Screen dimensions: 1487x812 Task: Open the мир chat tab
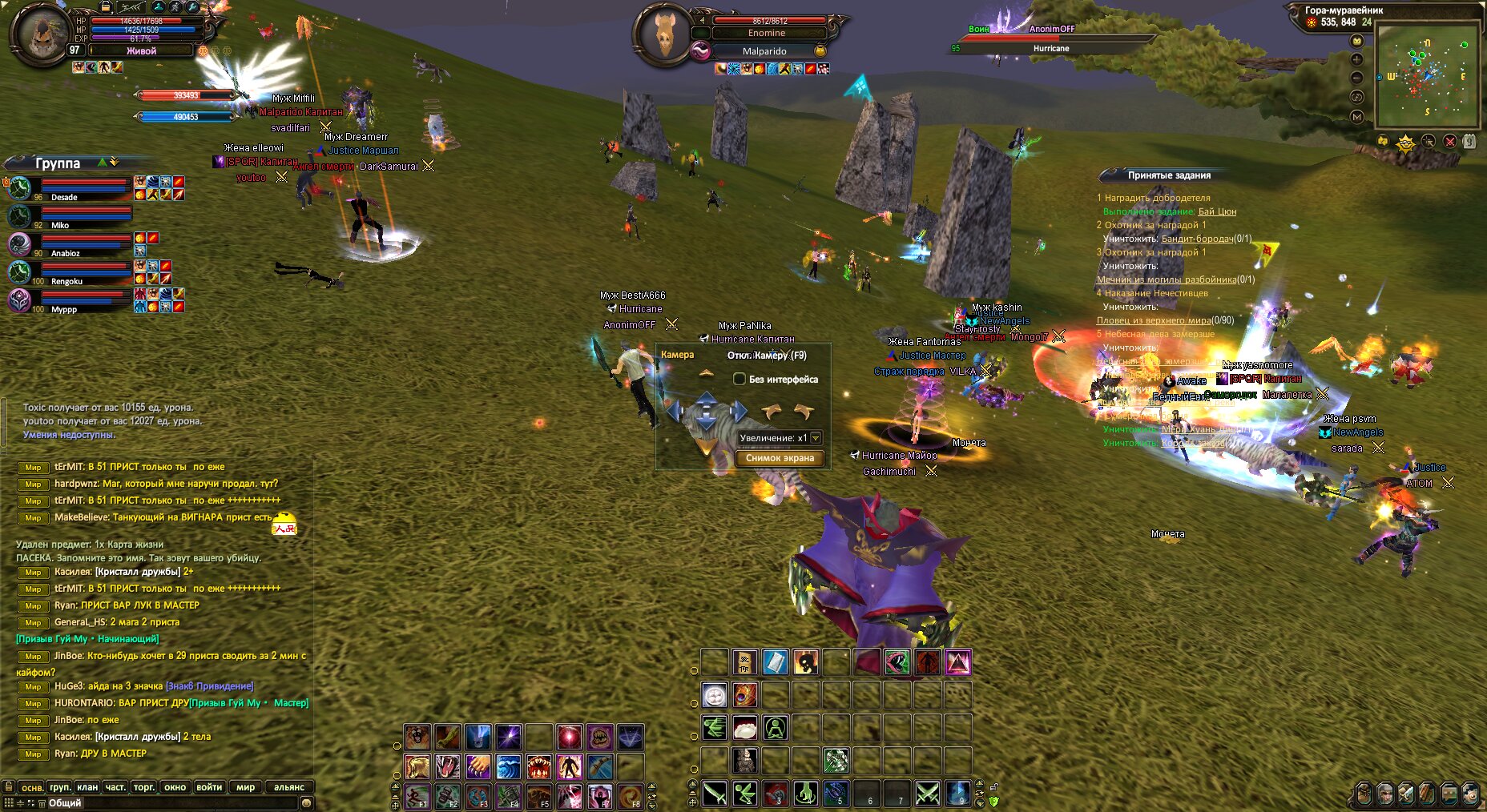245,787
